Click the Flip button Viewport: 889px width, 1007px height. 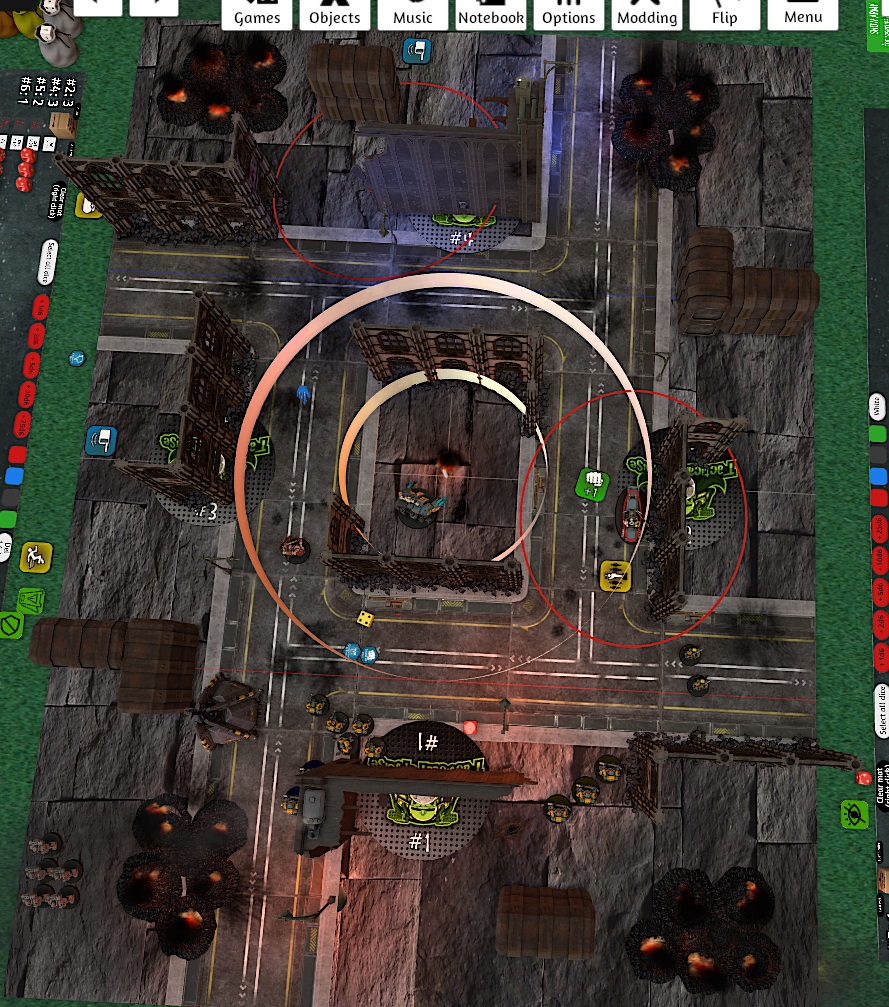pos(724,14)
